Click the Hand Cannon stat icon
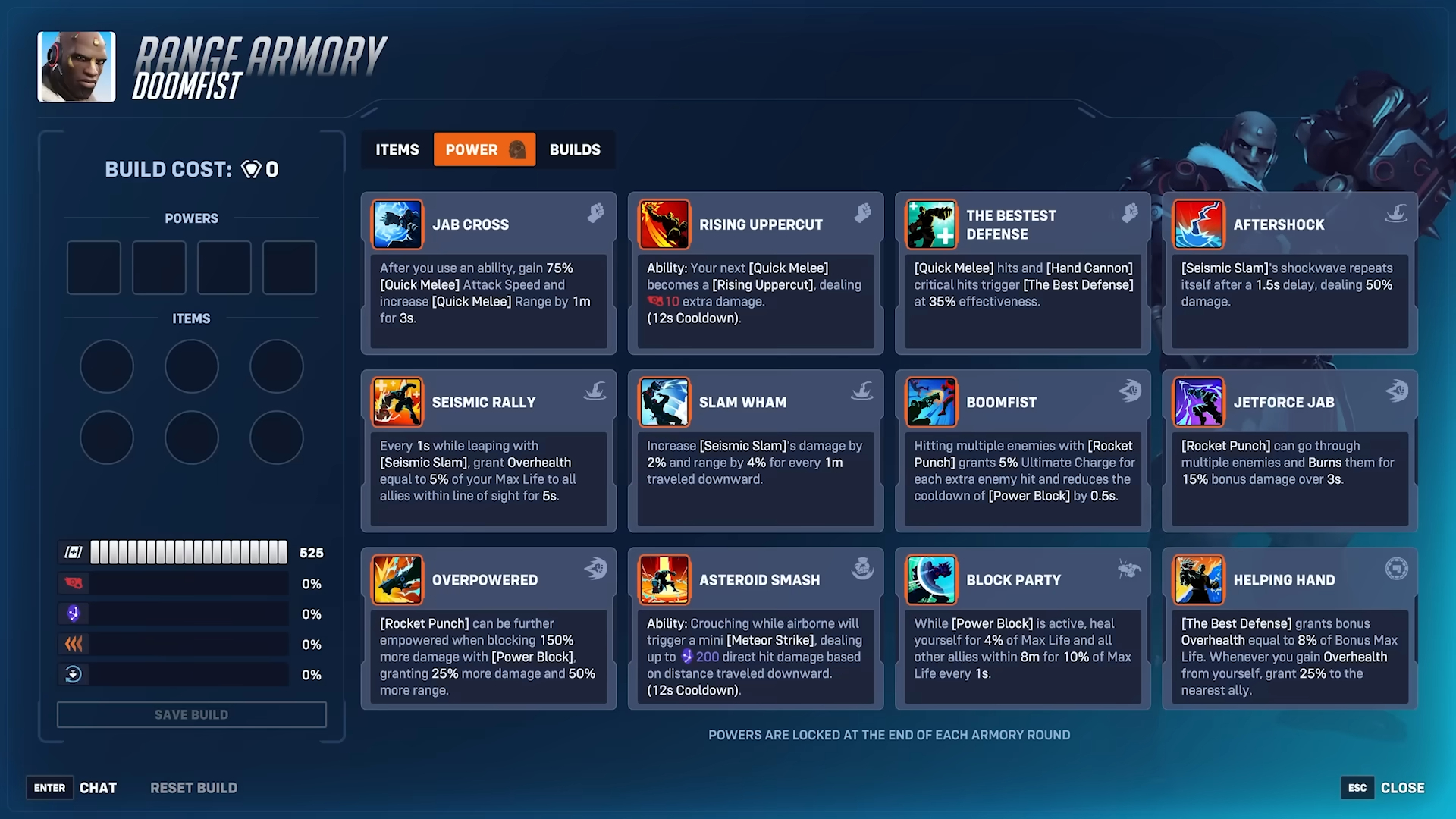 (x=73, y=583)
